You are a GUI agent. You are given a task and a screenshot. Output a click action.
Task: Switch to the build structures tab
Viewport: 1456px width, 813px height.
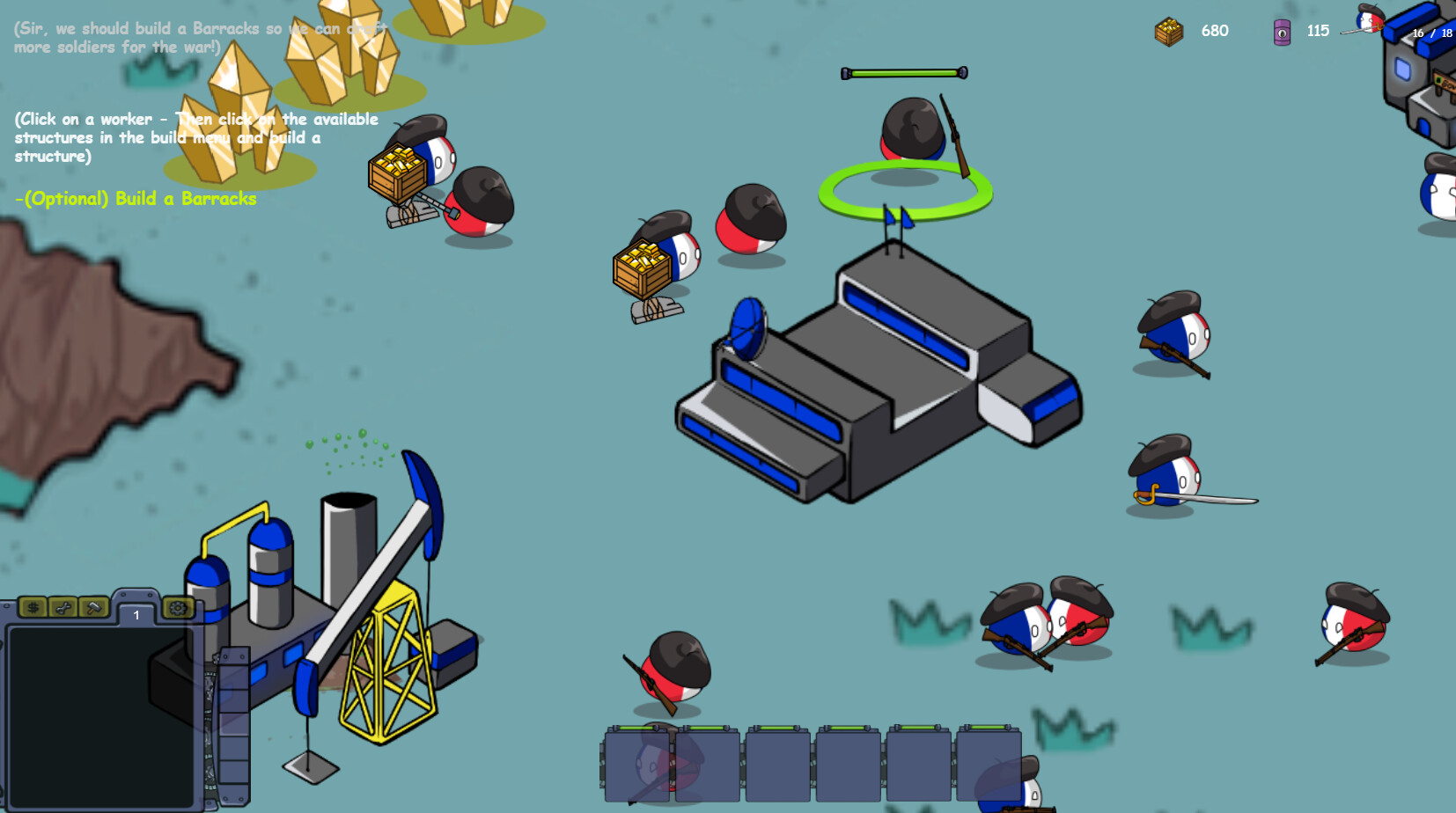(x=92, y=608)
